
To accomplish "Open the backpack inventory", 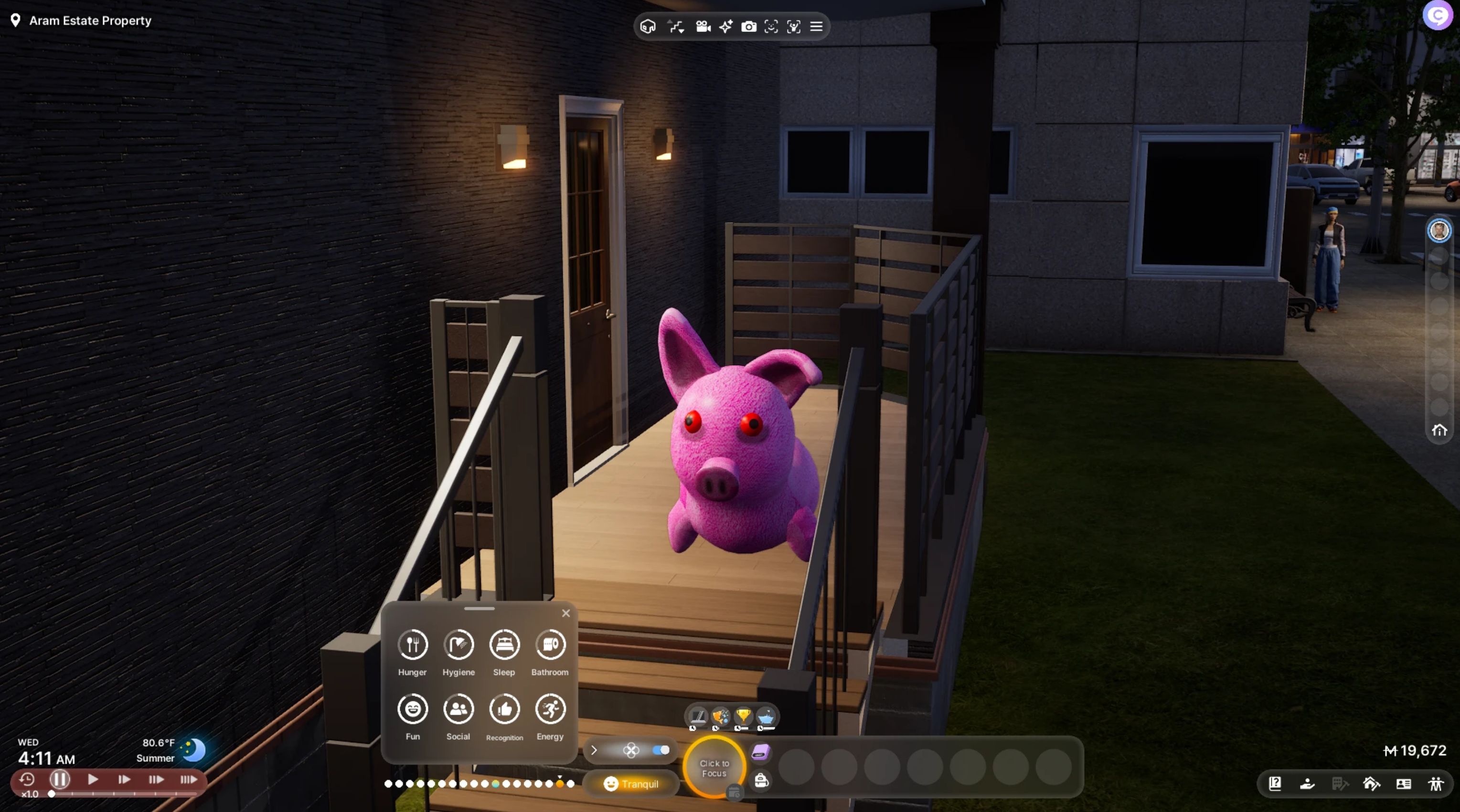I will [761, 781].
